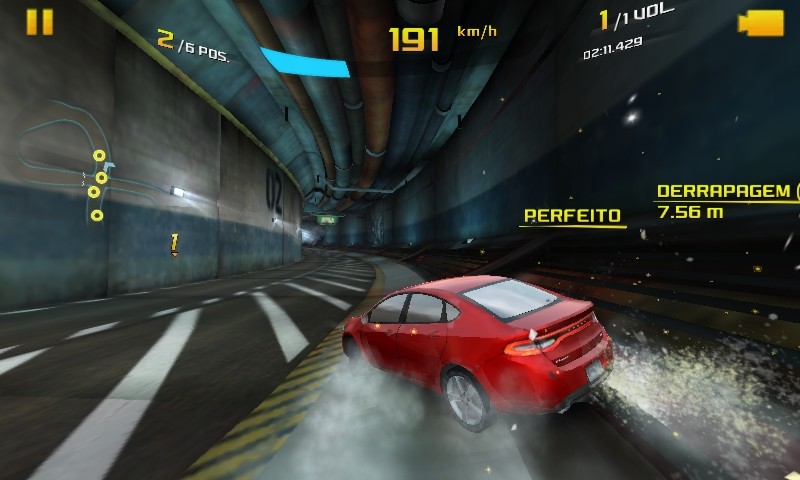
Task: Switch the camera view with the camera icon
Action: pyautogui.click(x=760, y=23)
